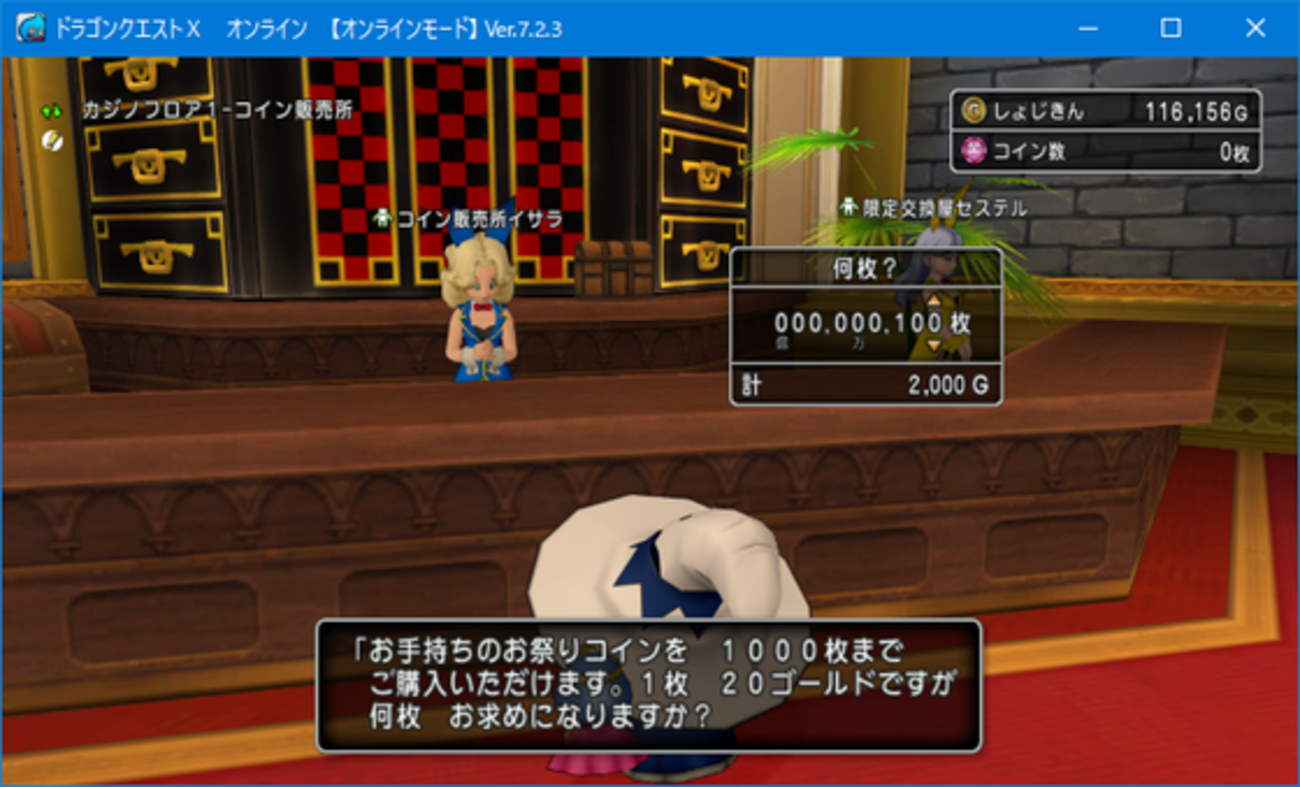Screen dimensions: 1300x787
Task: Select the しょじきん gold display panel
Action: coord(1105,112)
